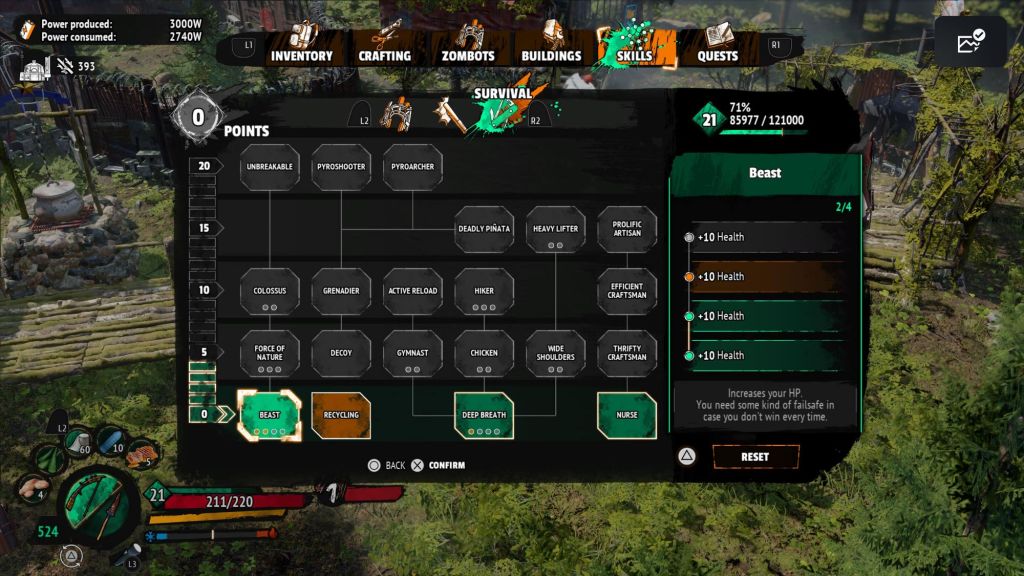Pick the Heavy Lifter skill node
The height and width of the screenshot is (576, 1024).
(556, 229)
